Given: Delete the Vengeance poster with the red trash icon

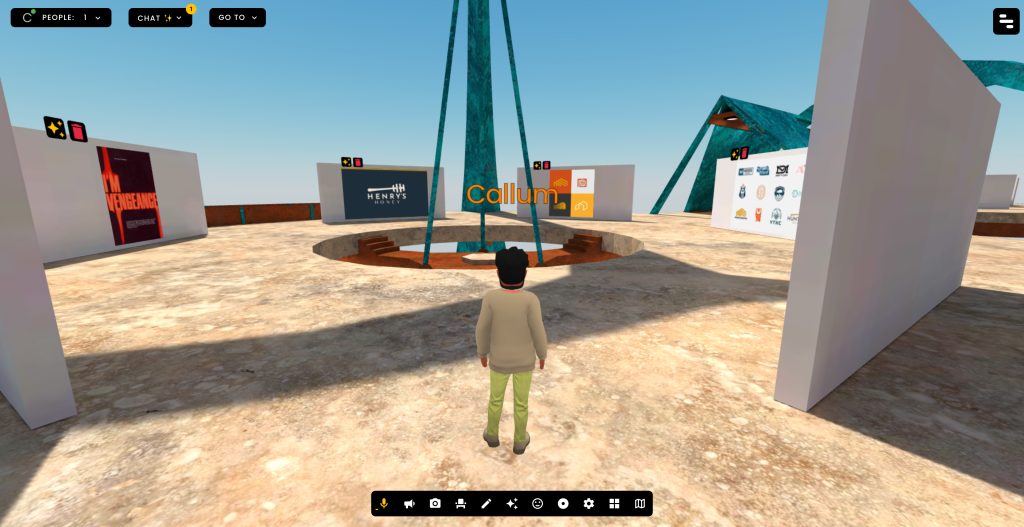Looking at the screenshot, I should click(77, 132).
